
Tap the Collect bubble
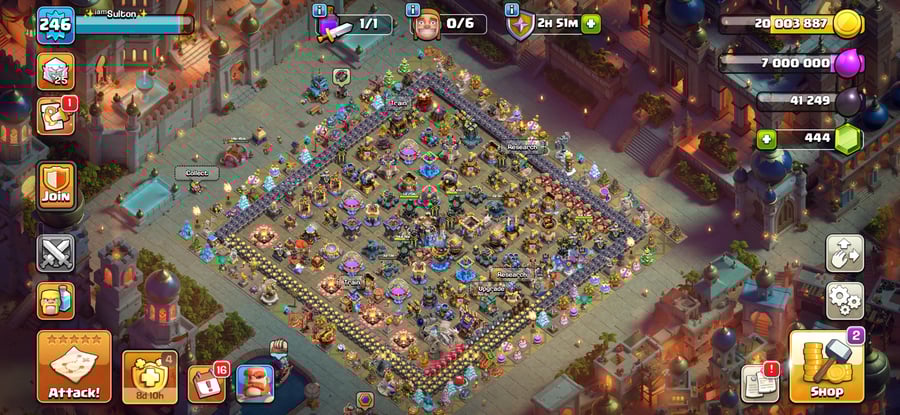pyautogui.click(x=197, y=173)
